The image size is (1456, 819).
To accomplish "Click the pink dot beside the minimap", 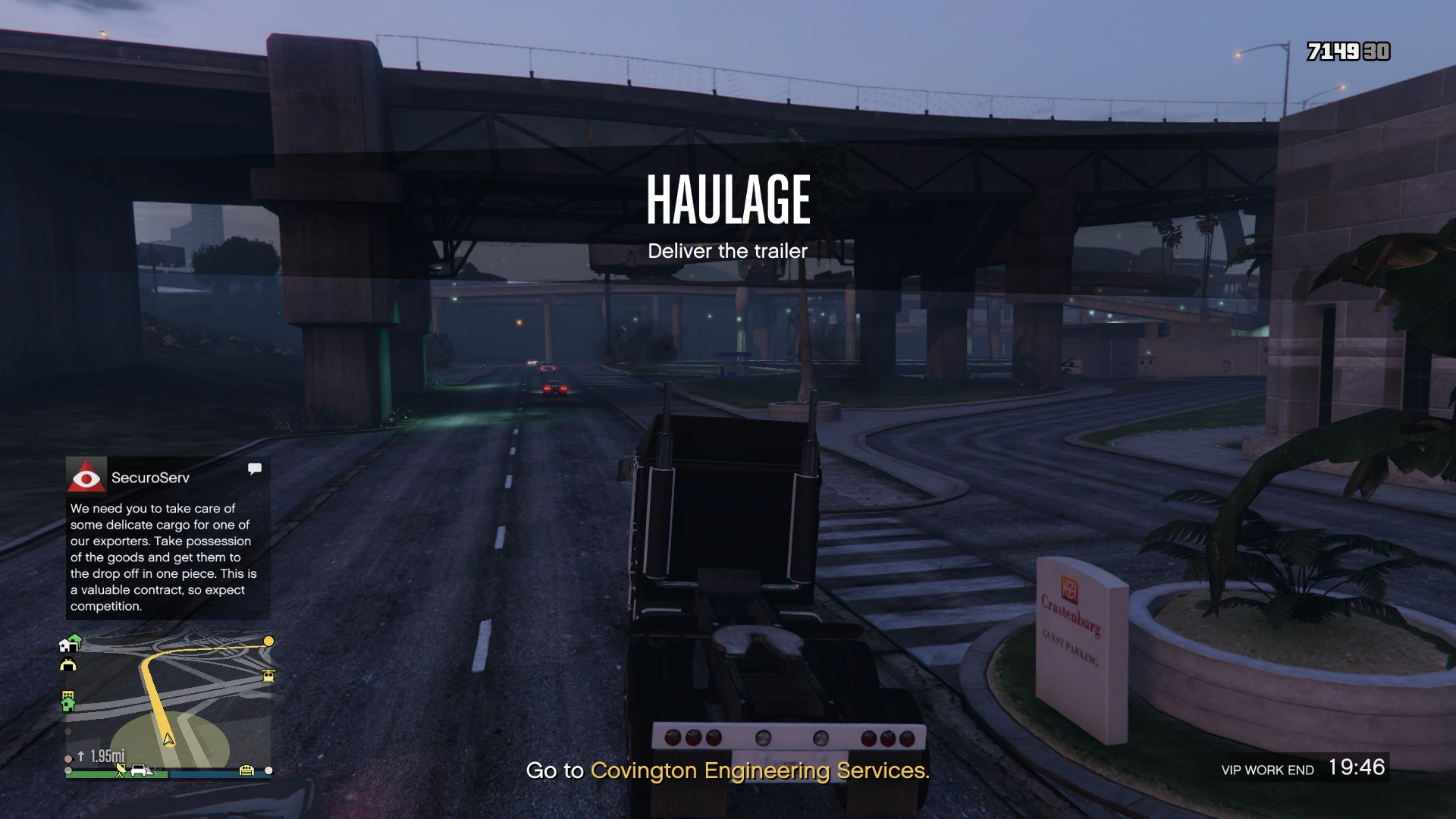I will coord(68,758).
